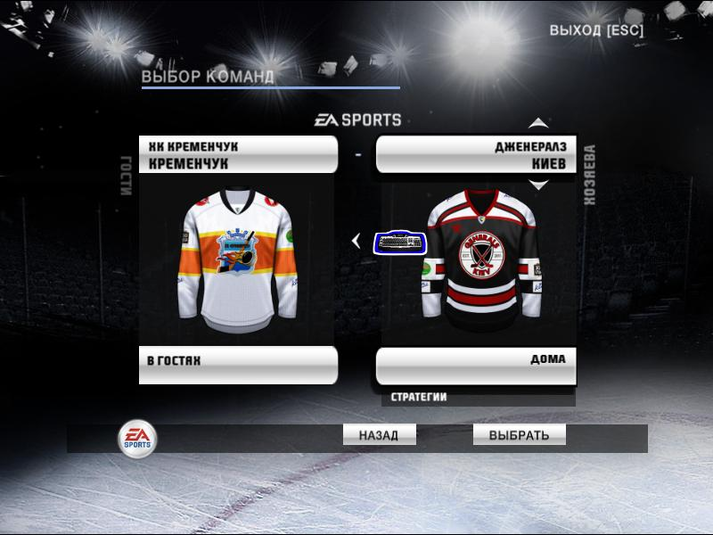Click the blue keyboard controller icon
This screenshot has height=535, width=713.
pyautogui.click(x=400, y=242)
